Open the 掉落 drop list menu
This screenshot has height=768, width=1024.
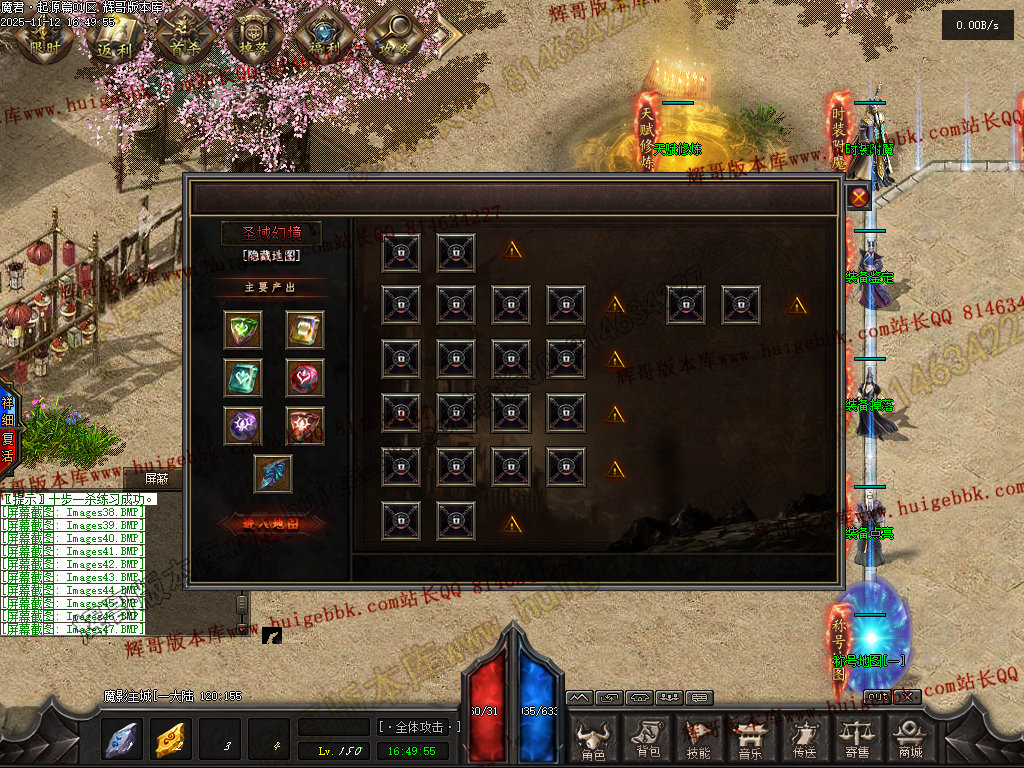pos(250,35)
